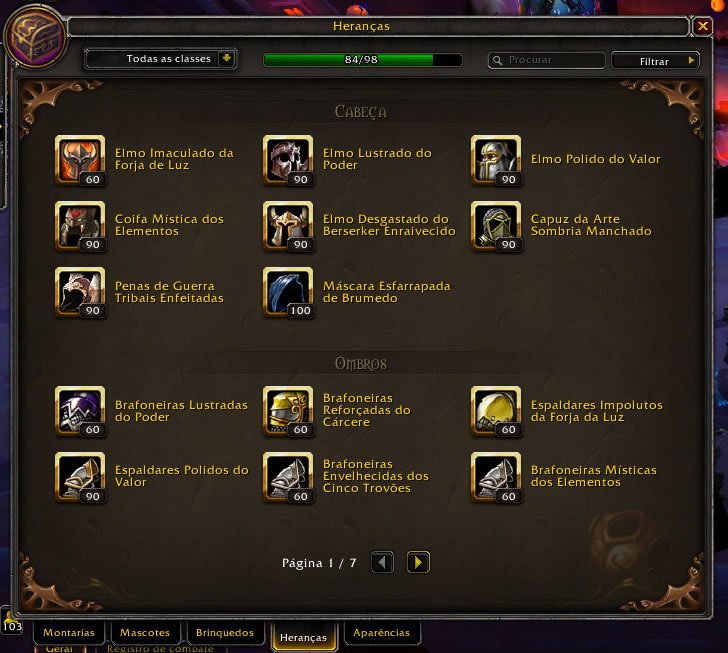
Task: Select Brafoneiras Lustradas do Poder
Action: 80,411
